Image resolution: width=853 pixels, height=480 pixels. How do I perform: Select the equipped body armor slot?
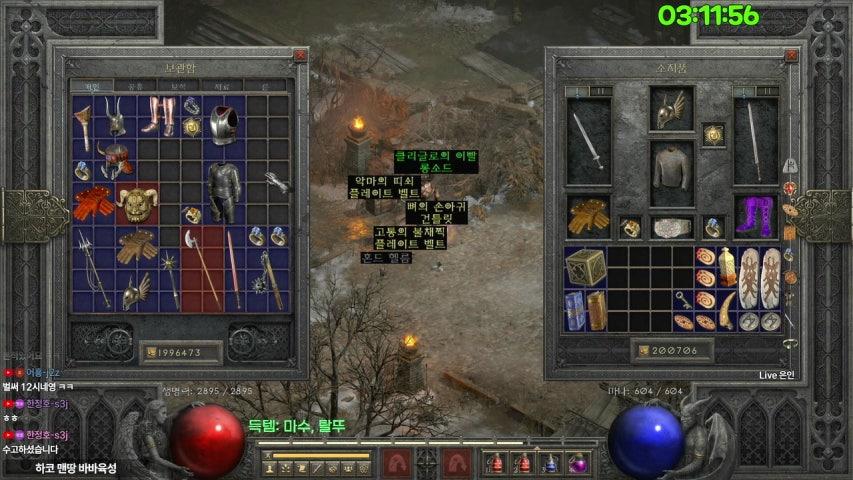click(x=671, y=172)
